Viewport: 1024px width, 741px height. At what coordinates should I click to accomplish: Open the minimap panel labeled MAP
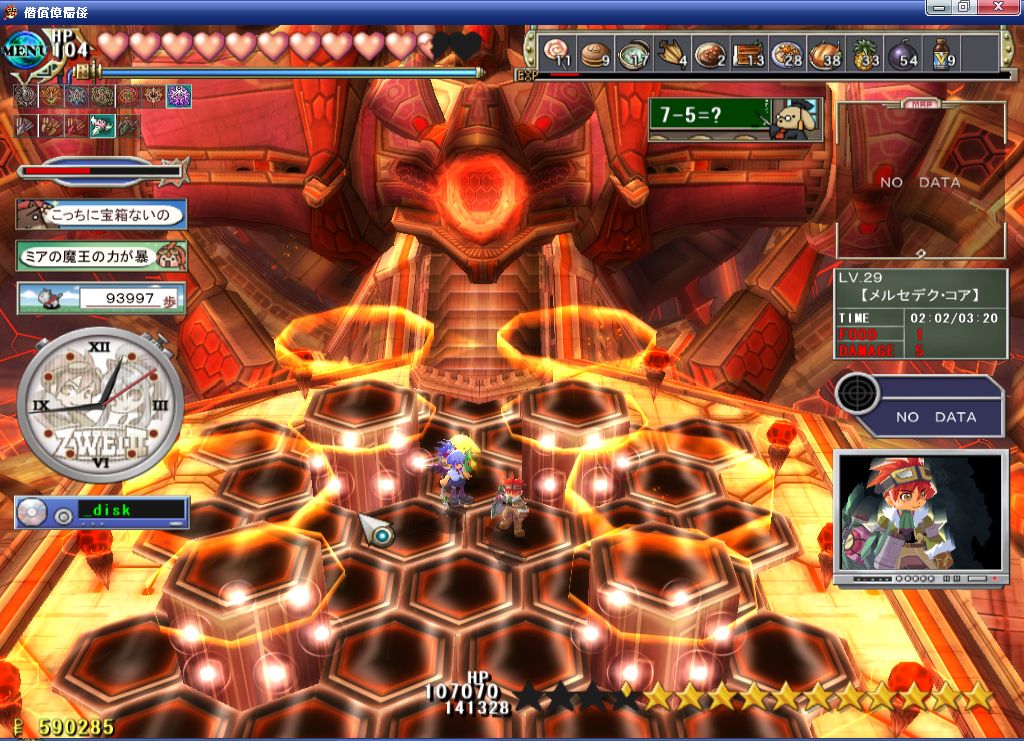[x=920, y=180]
